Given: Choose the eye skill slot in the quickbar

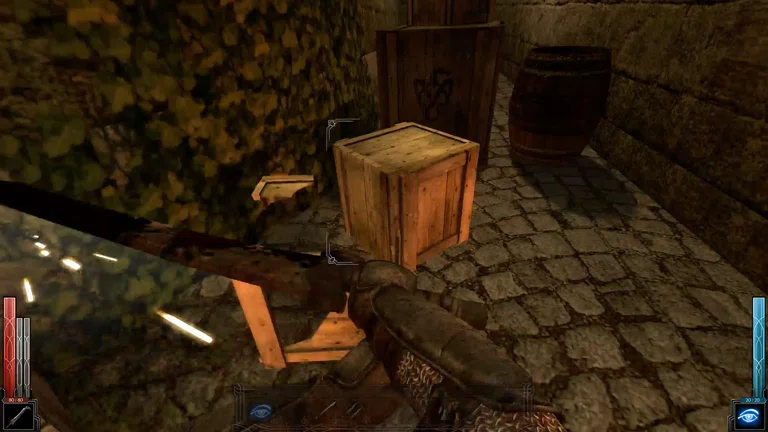Looking at the screenshot, I should pos(261,410).
